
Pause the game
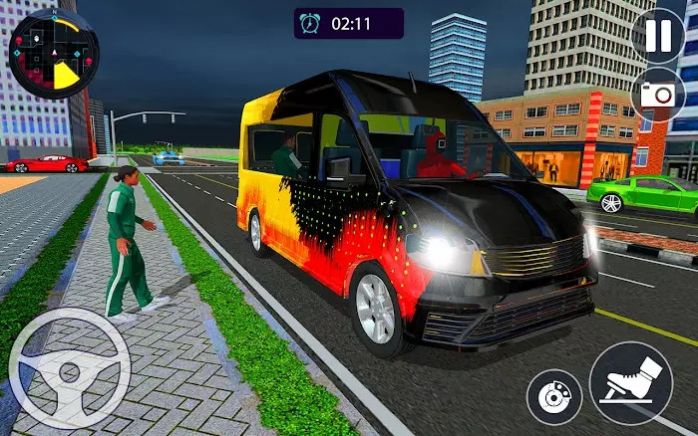(x=658, y=35)
